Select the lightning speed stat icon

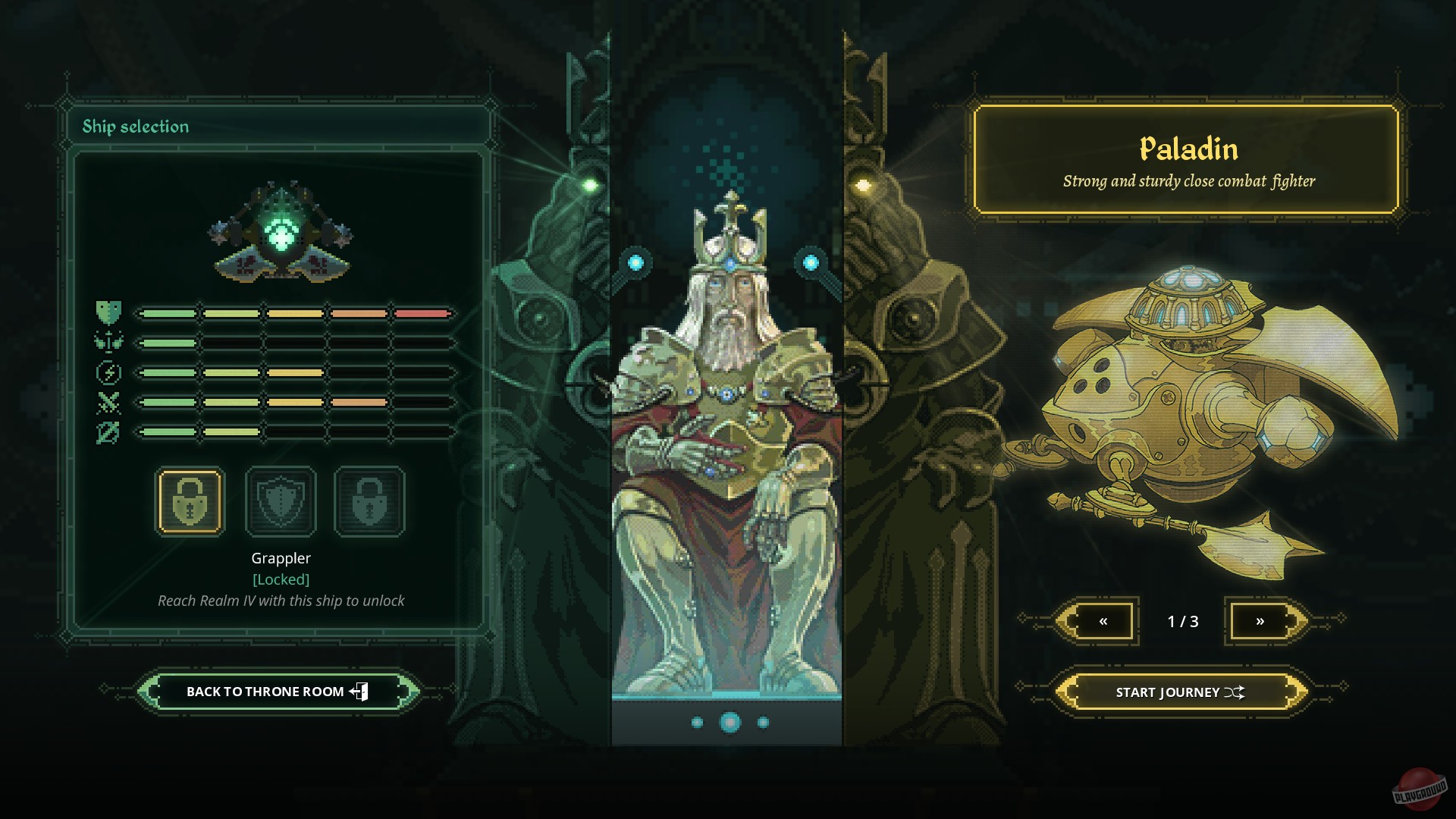click(108, 373)
